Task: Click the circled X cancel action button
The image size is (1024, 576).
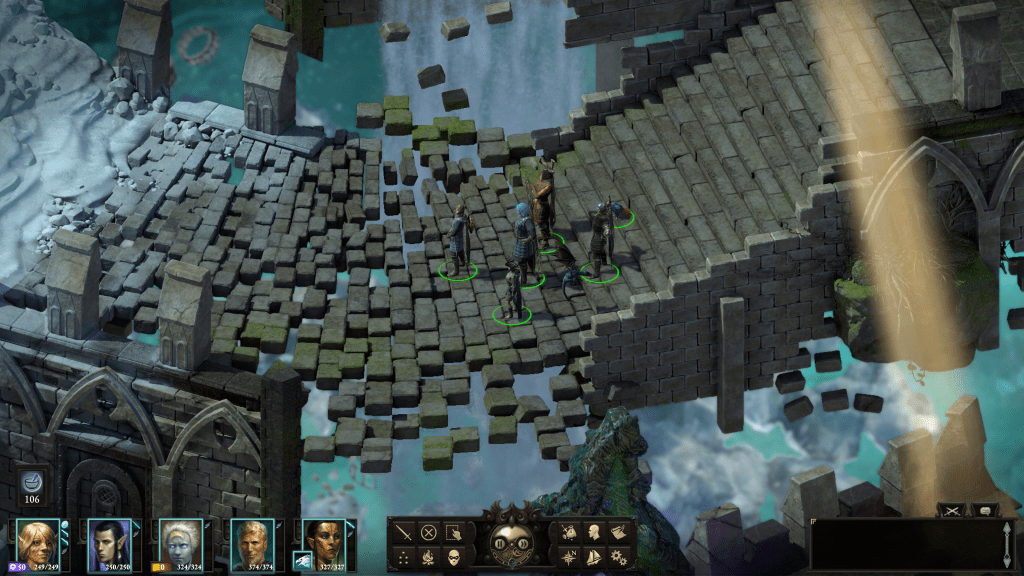Action: (x=428, y=532)
